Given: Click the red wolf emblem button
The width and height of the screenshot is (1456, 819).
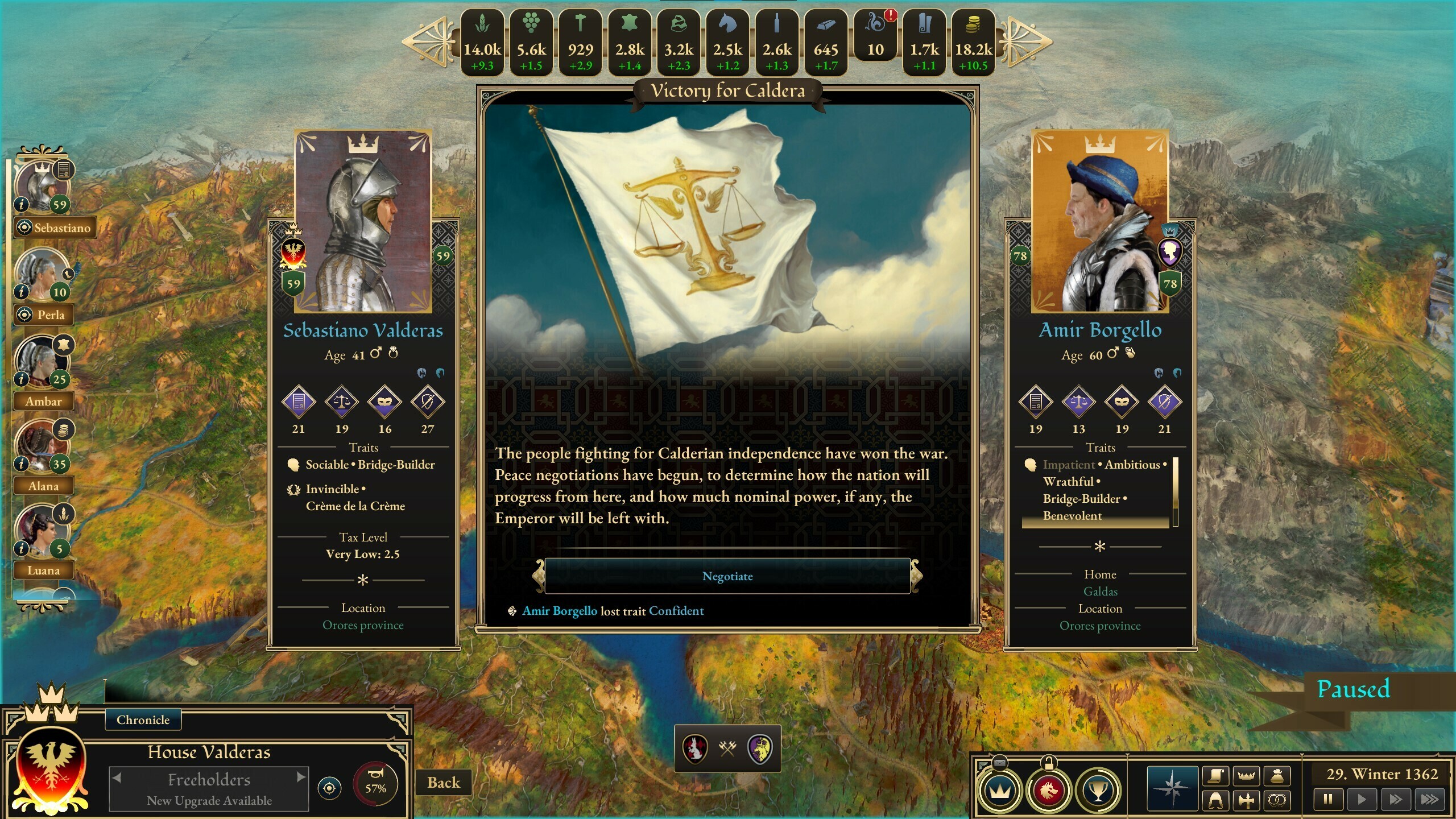Looking at the screenshot, I should point(1048,790).
